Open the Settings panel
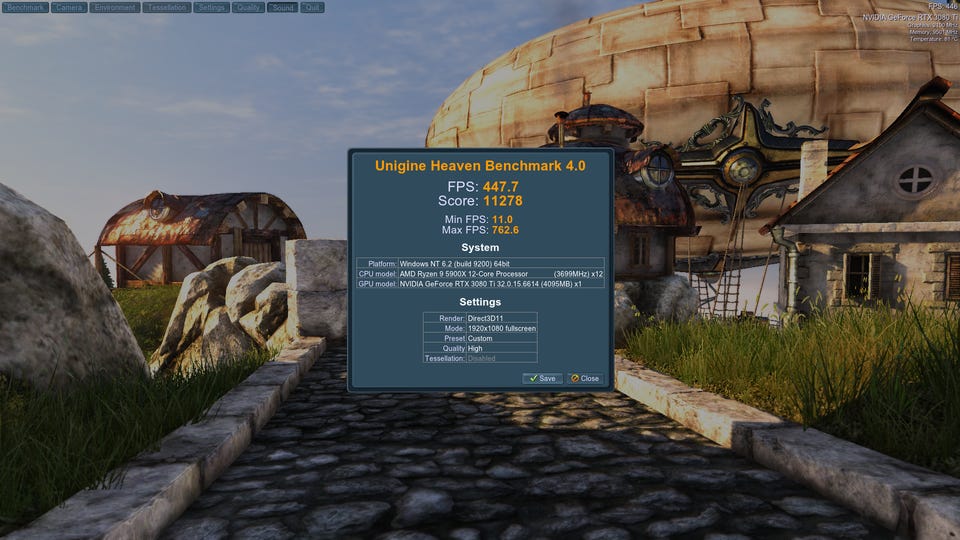Screen dimensions: 960x540 tap(211, 7)
